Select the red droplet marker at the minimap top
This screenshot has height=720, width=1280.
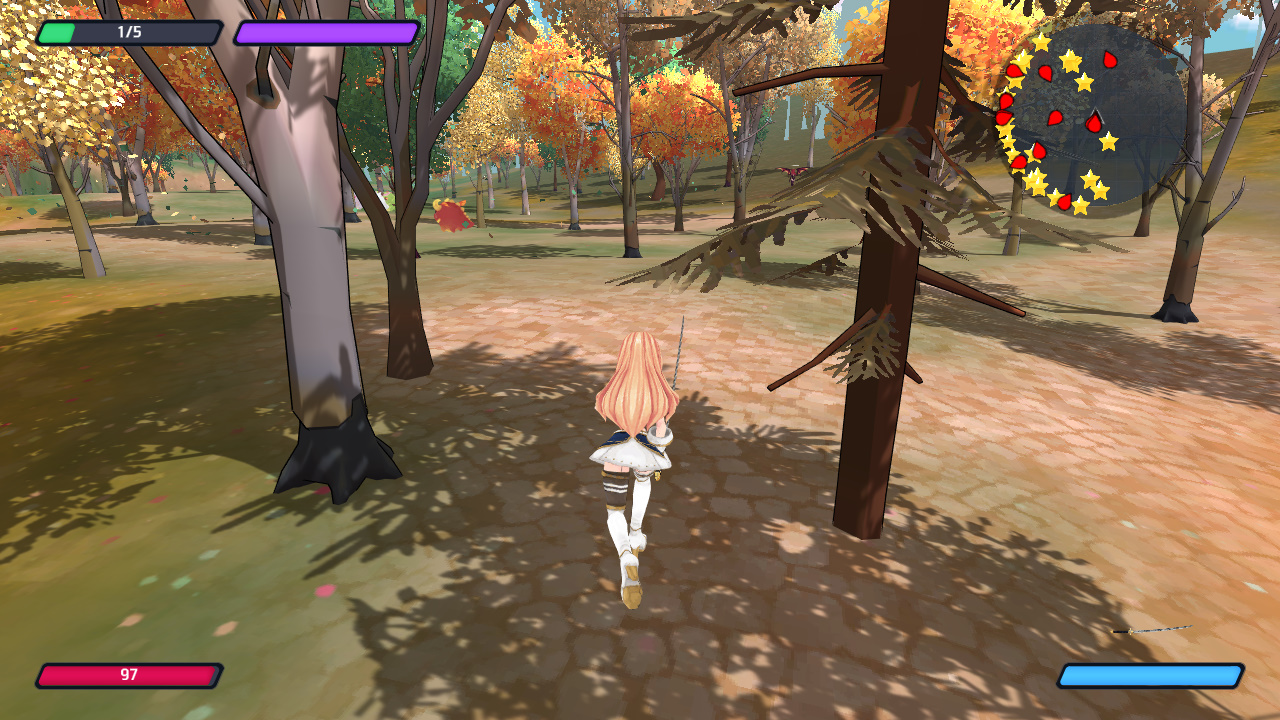click(x=1108, y=59)
